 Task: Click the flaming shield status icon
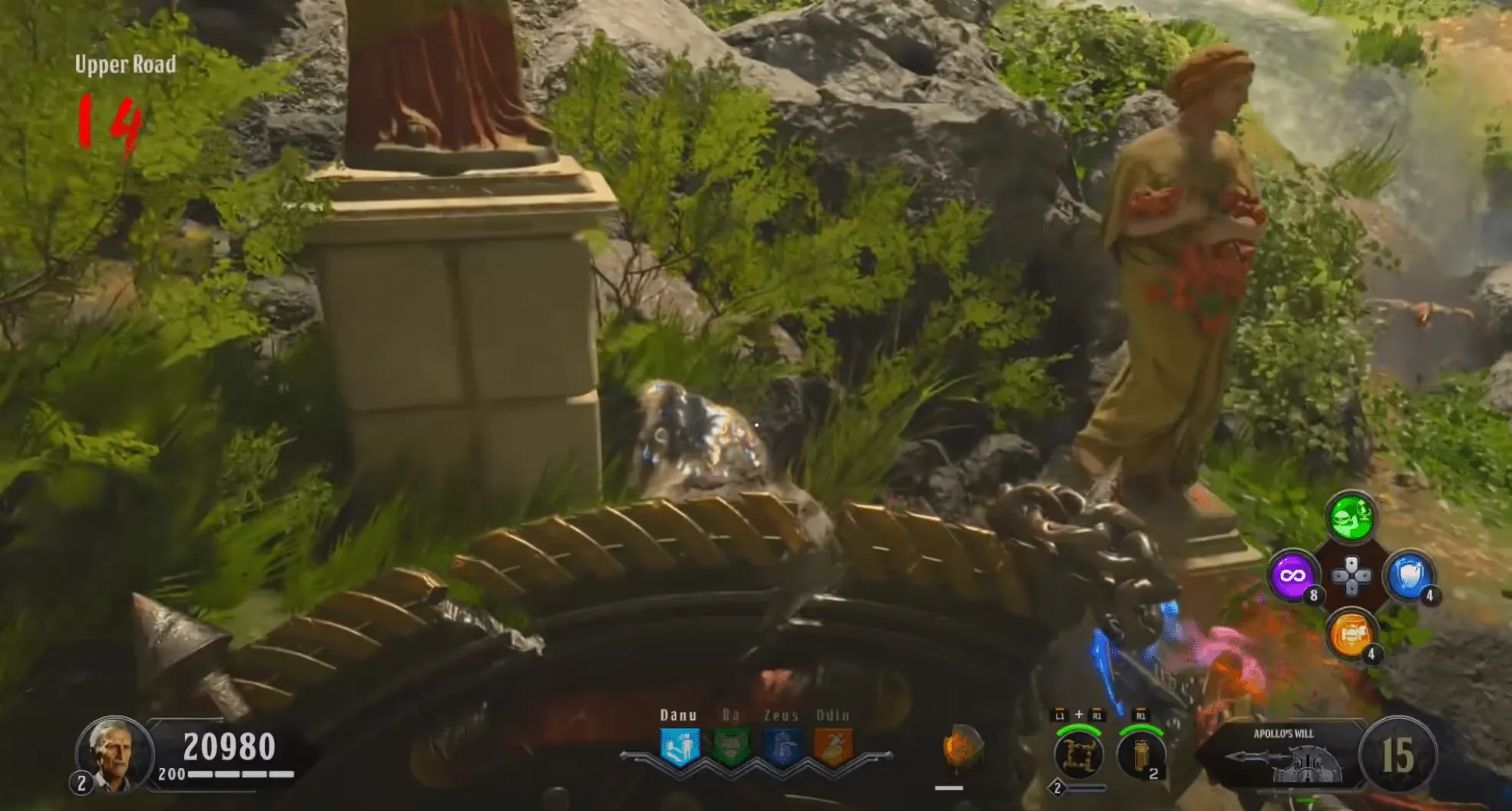coord(960,747)
